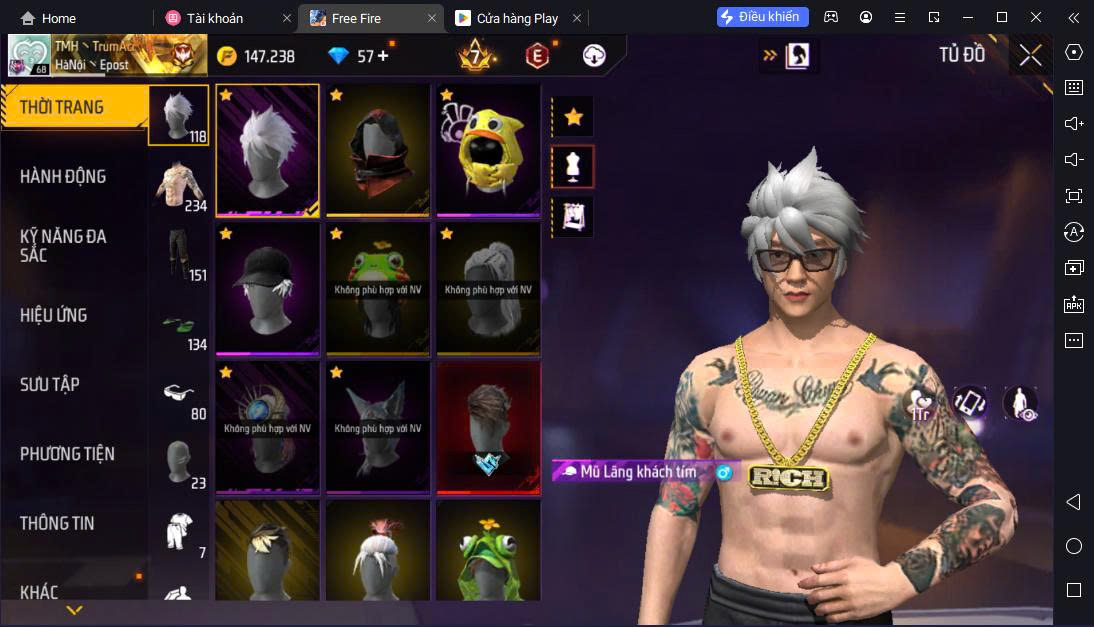Click the Điều khiển button in the emulator bar

tap(762, 17)
